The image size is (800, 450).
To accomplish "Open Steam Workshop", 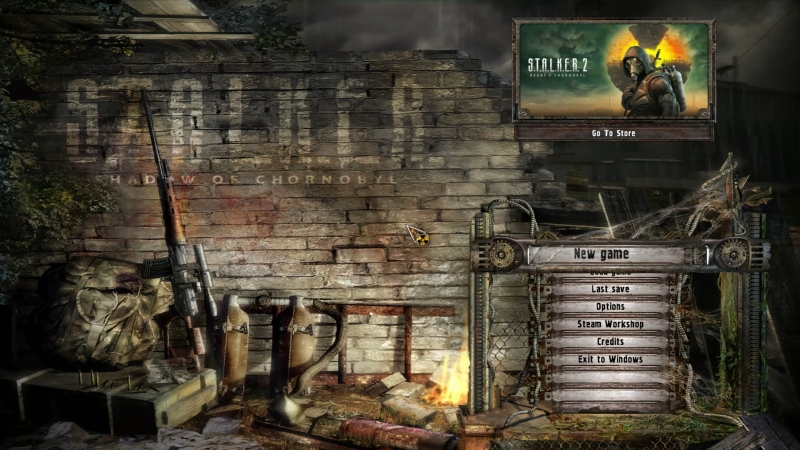I will (x=610, y=324).
